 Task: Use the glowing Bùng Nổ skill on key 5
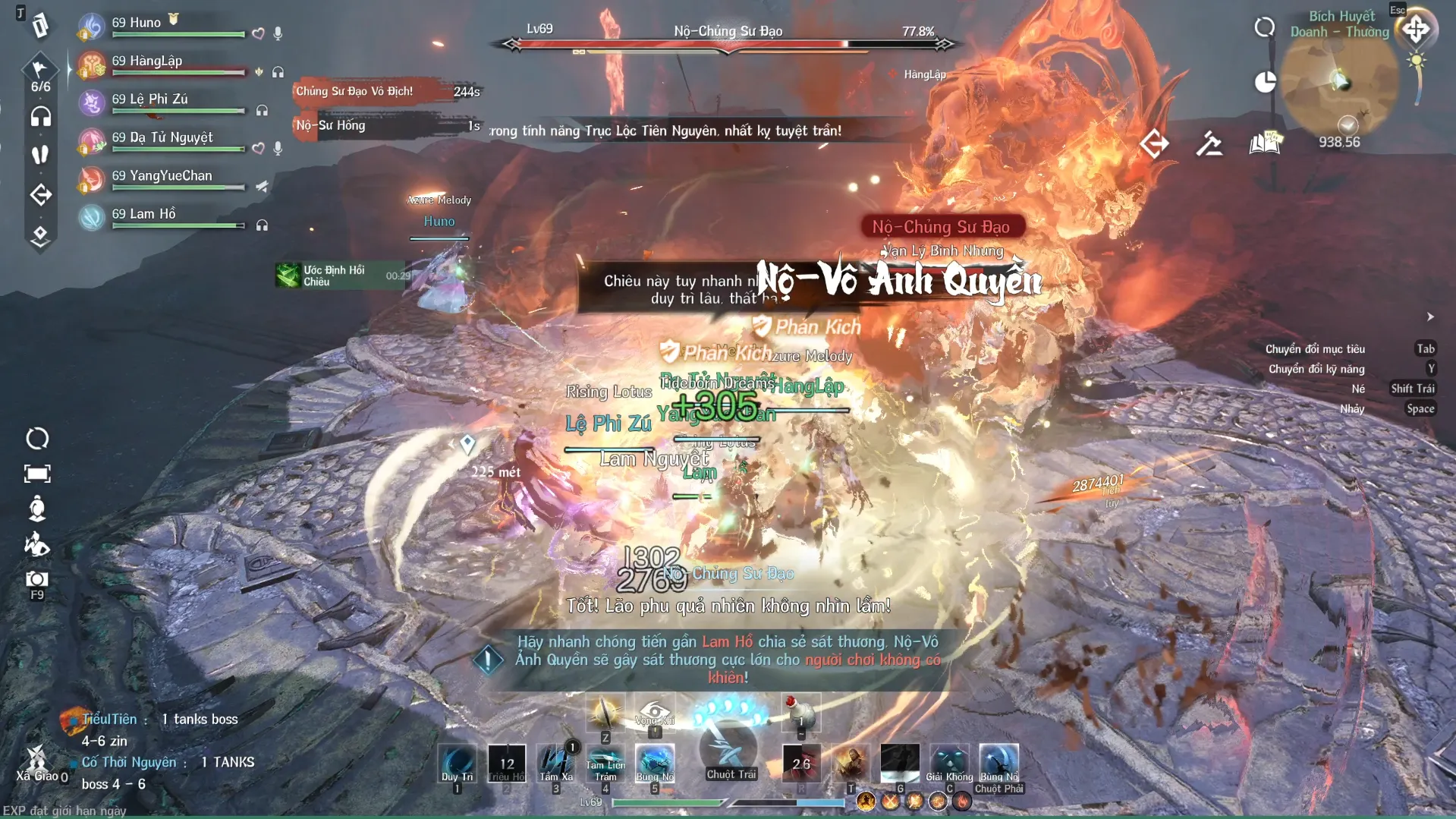point(655,764)
